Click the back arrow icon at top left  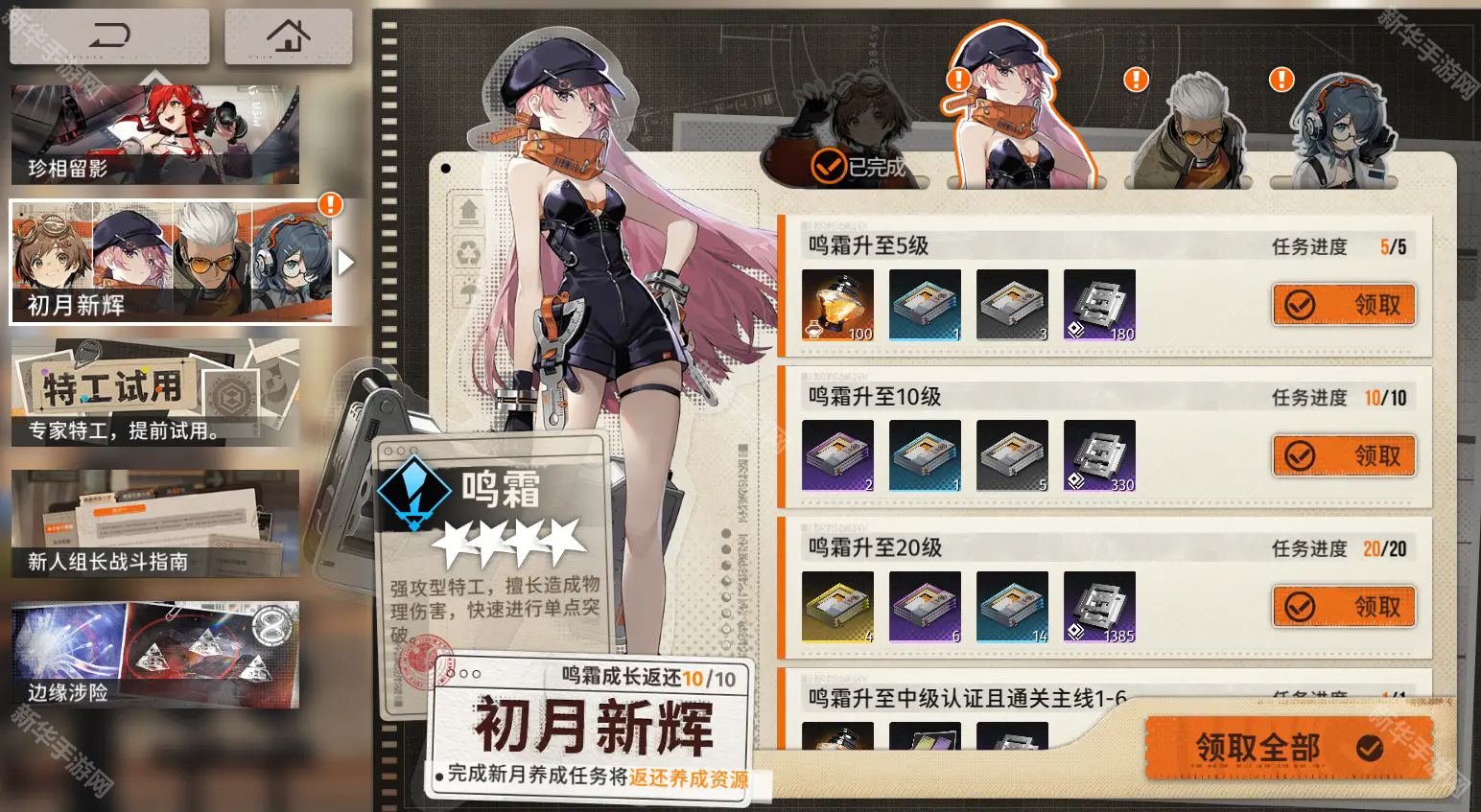pyautogui.click(x=107, y=35)
